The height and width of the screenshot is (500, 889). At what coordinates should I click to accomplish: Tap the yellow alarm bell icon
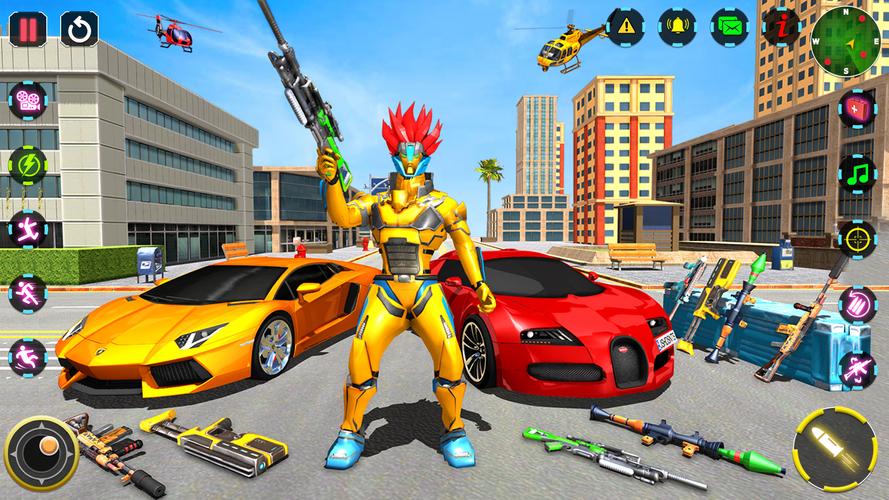pos(678,26)
